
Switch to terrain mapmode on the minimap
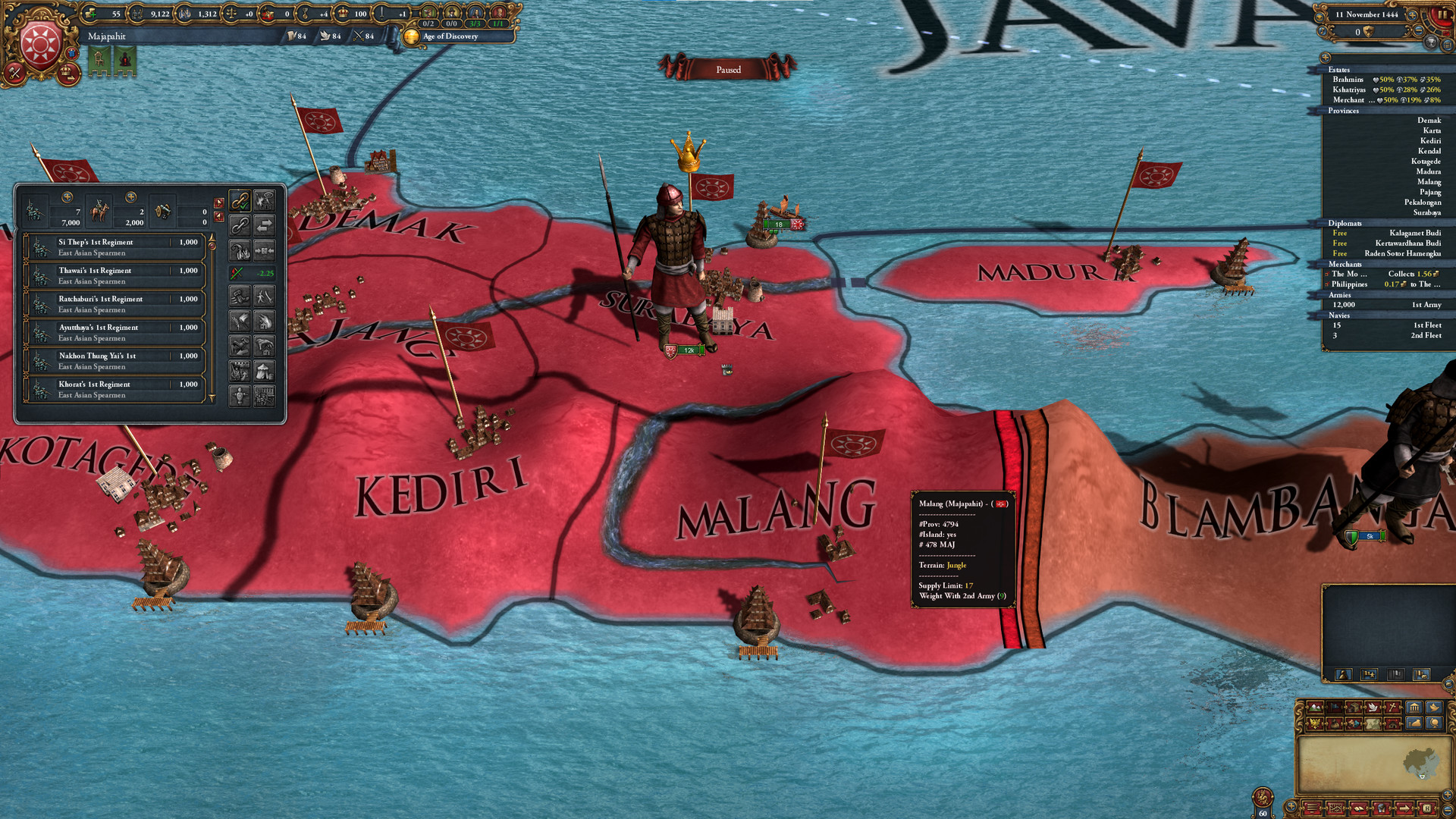tap(1314, 708)
